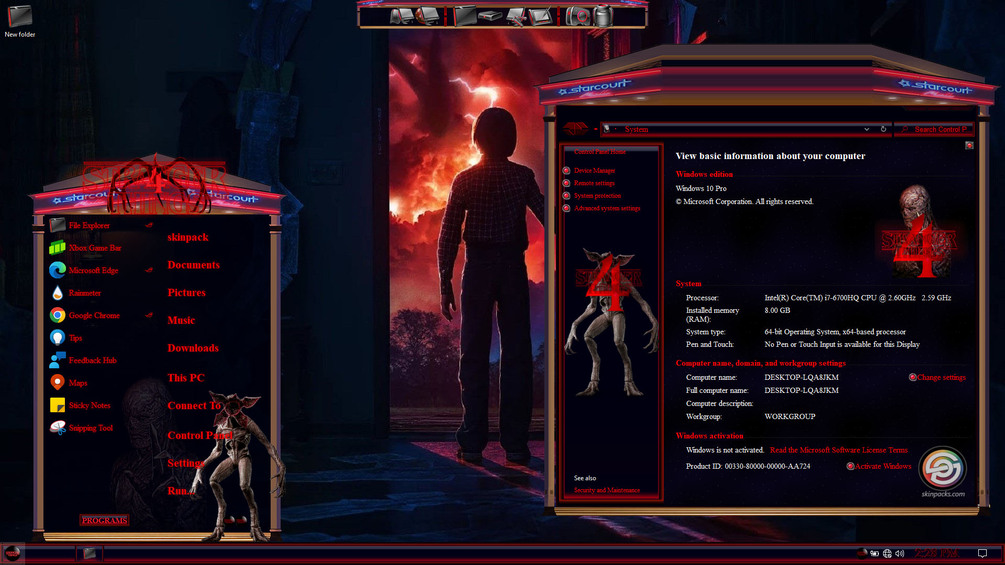Open Microsoft Edge from the start menu
Viewport: 1005px width, 565px height.
pos(93,270)
